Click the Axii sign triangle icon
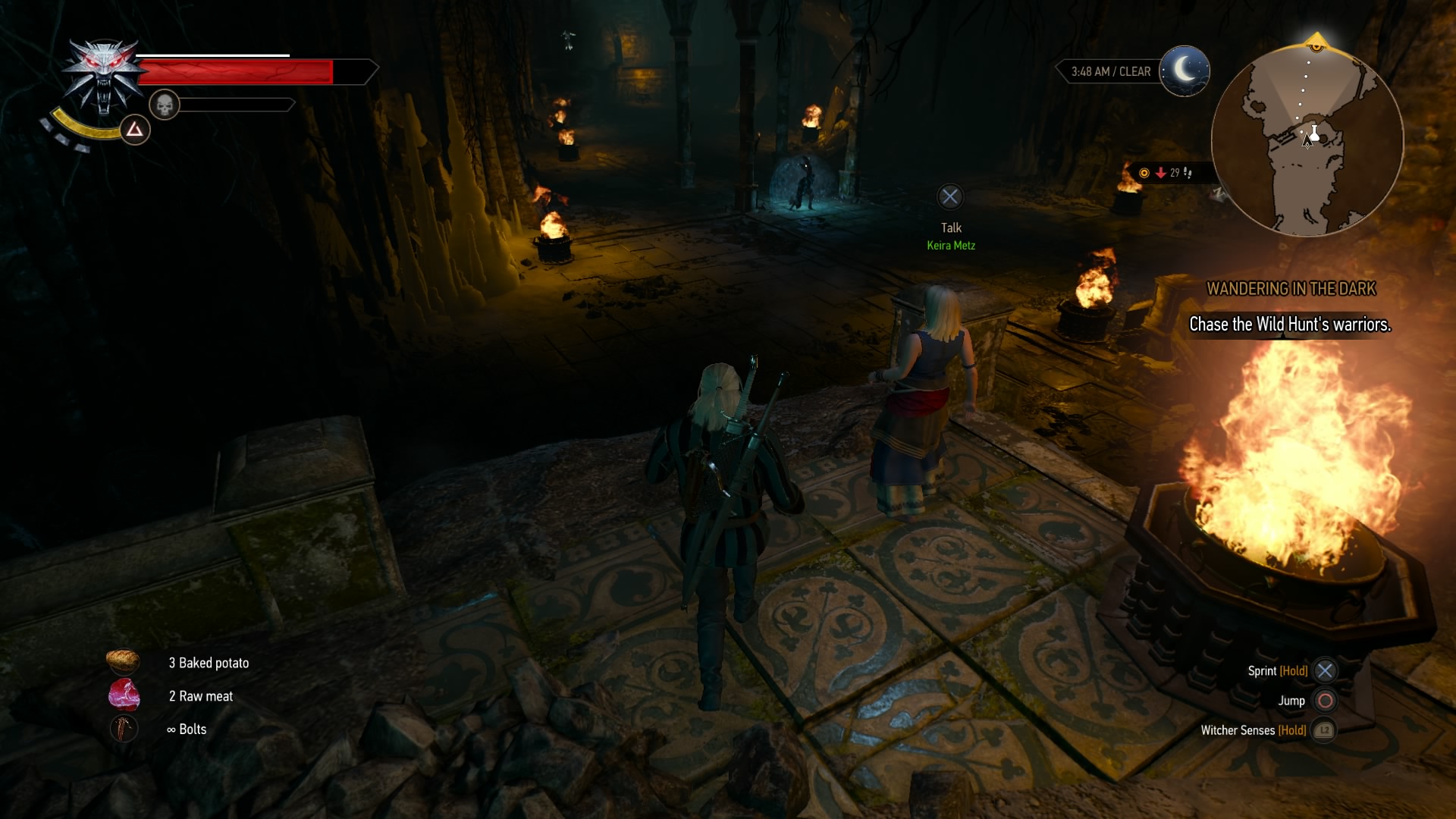1456x819 pixels. [x=135, y=130]
